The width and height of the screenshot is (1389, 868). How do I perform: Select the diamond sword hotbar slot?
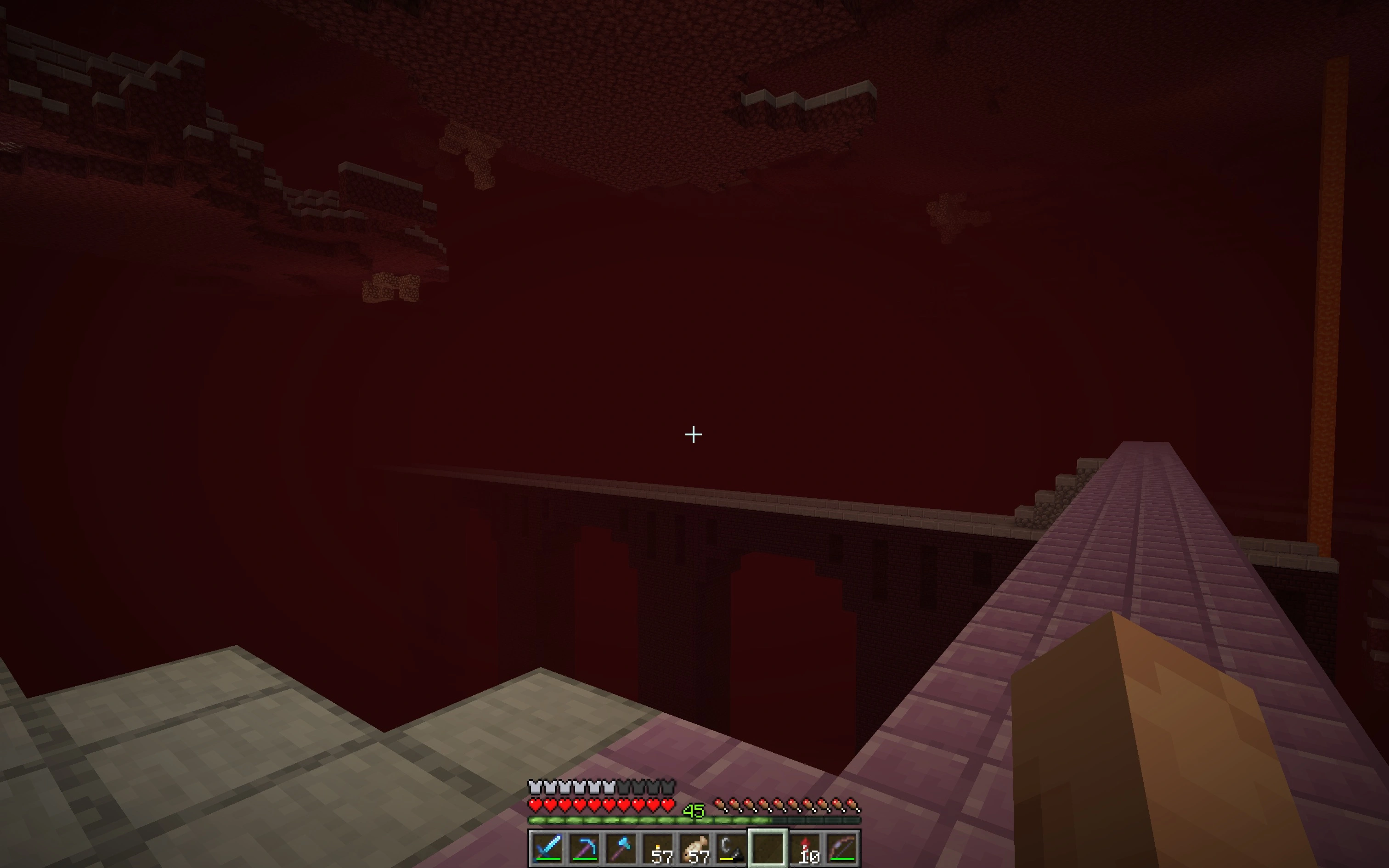[547, 847]
